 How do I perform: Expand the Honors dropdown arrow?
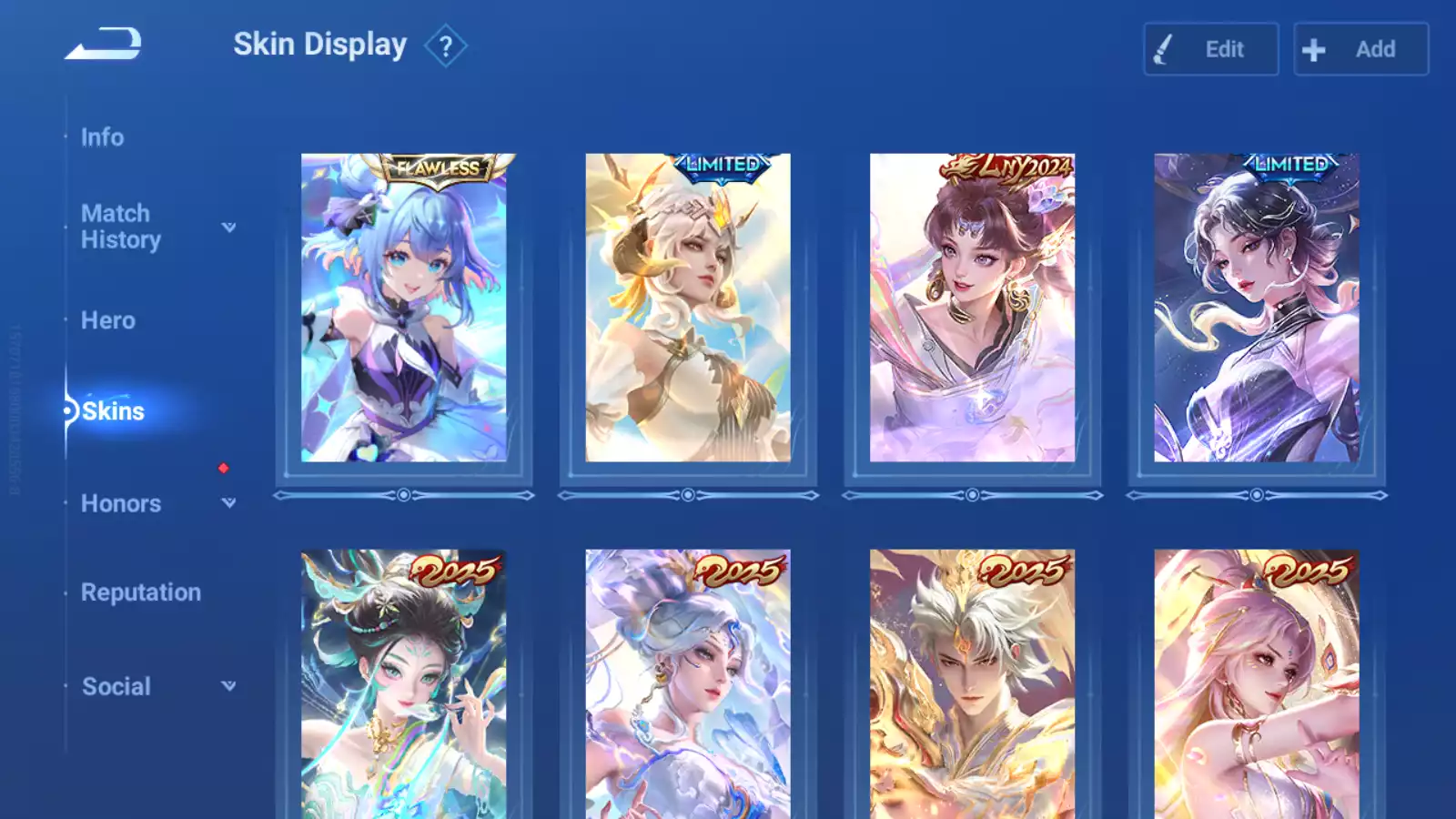(x=229, y=502)
